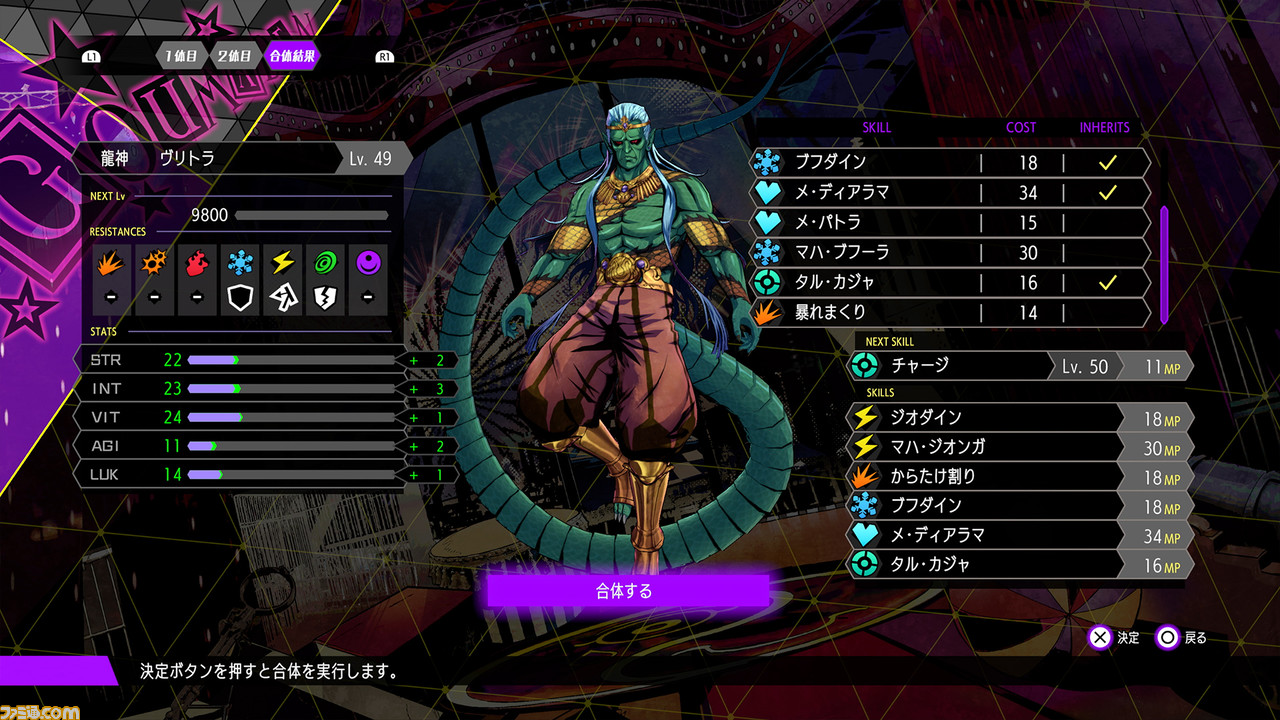This screenshot has height=720, width=1280.
Task: Toggle the inherit checkmark for メ・ディアラマ
Action: [1106, 192]
